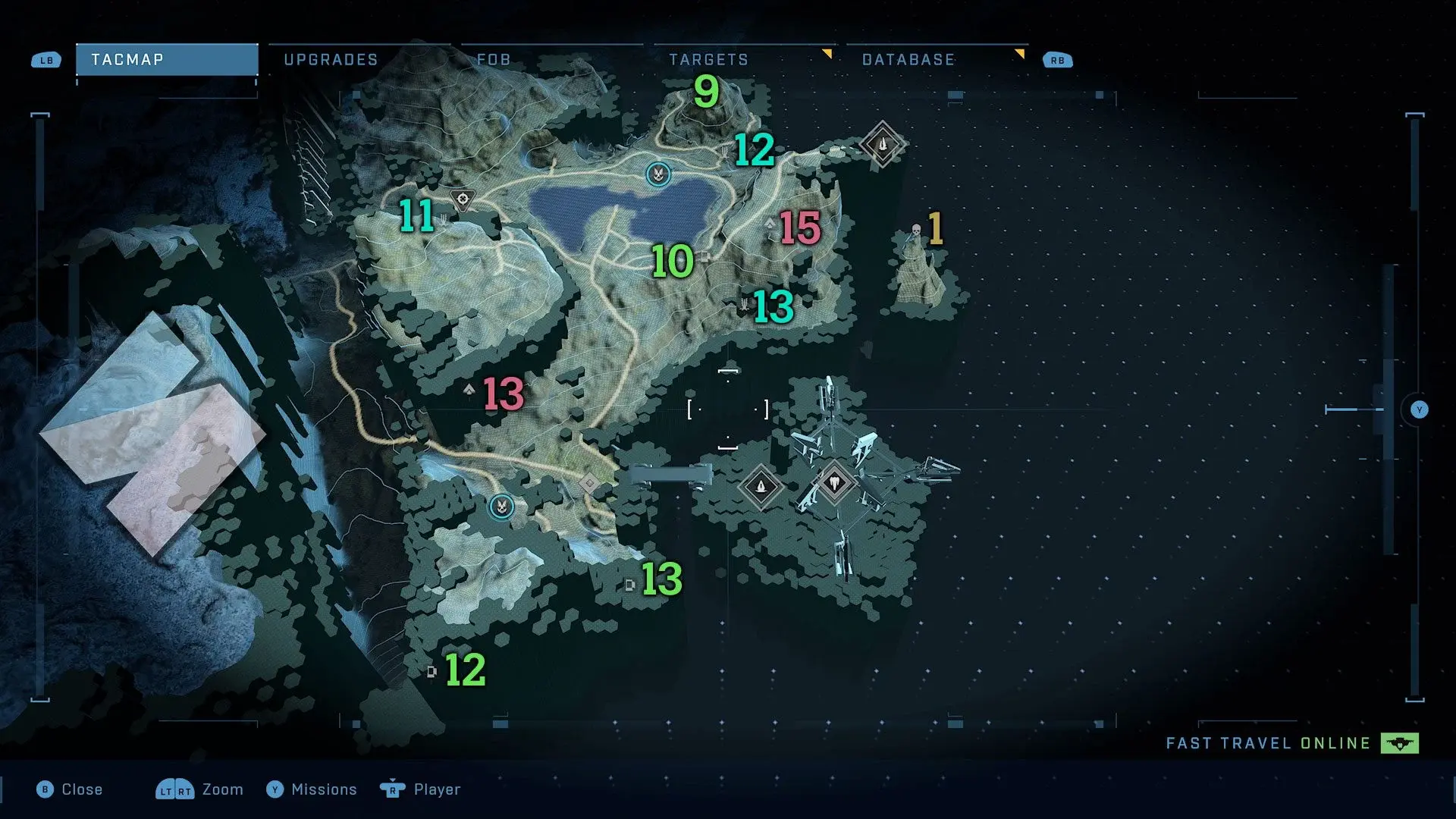Select the diamond marker atop the tower structure
This screenshot has height=819, width=1456.
click(835, 482)
